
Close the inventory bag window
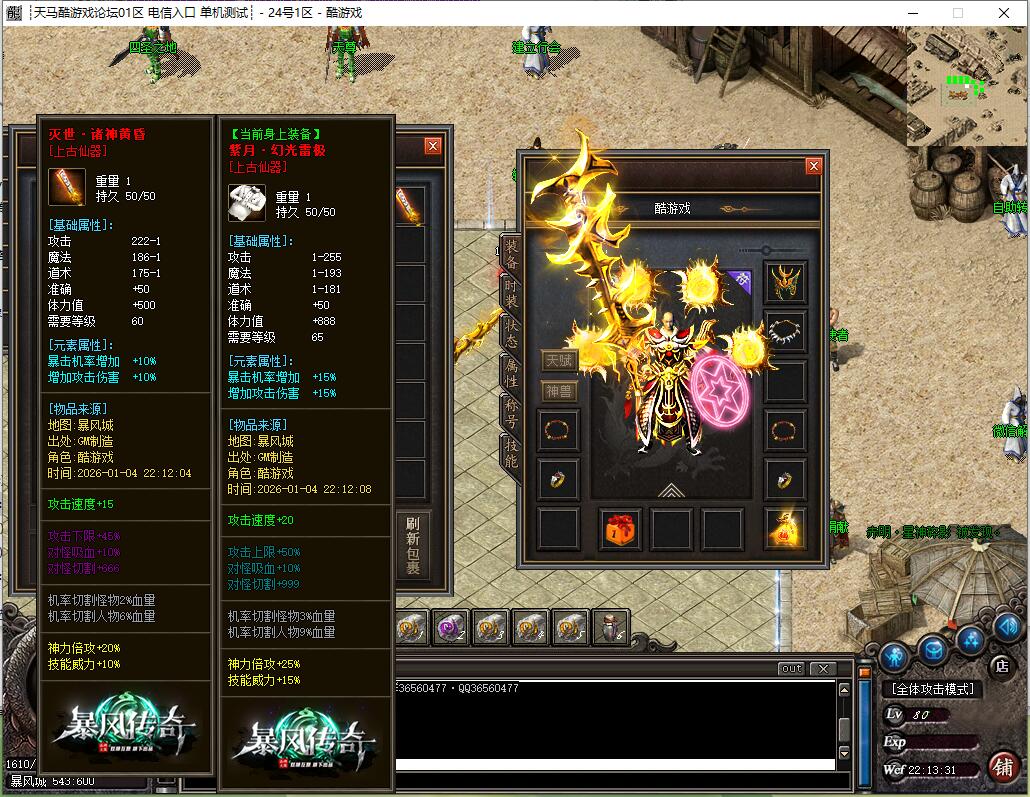(x=433, y=146)
